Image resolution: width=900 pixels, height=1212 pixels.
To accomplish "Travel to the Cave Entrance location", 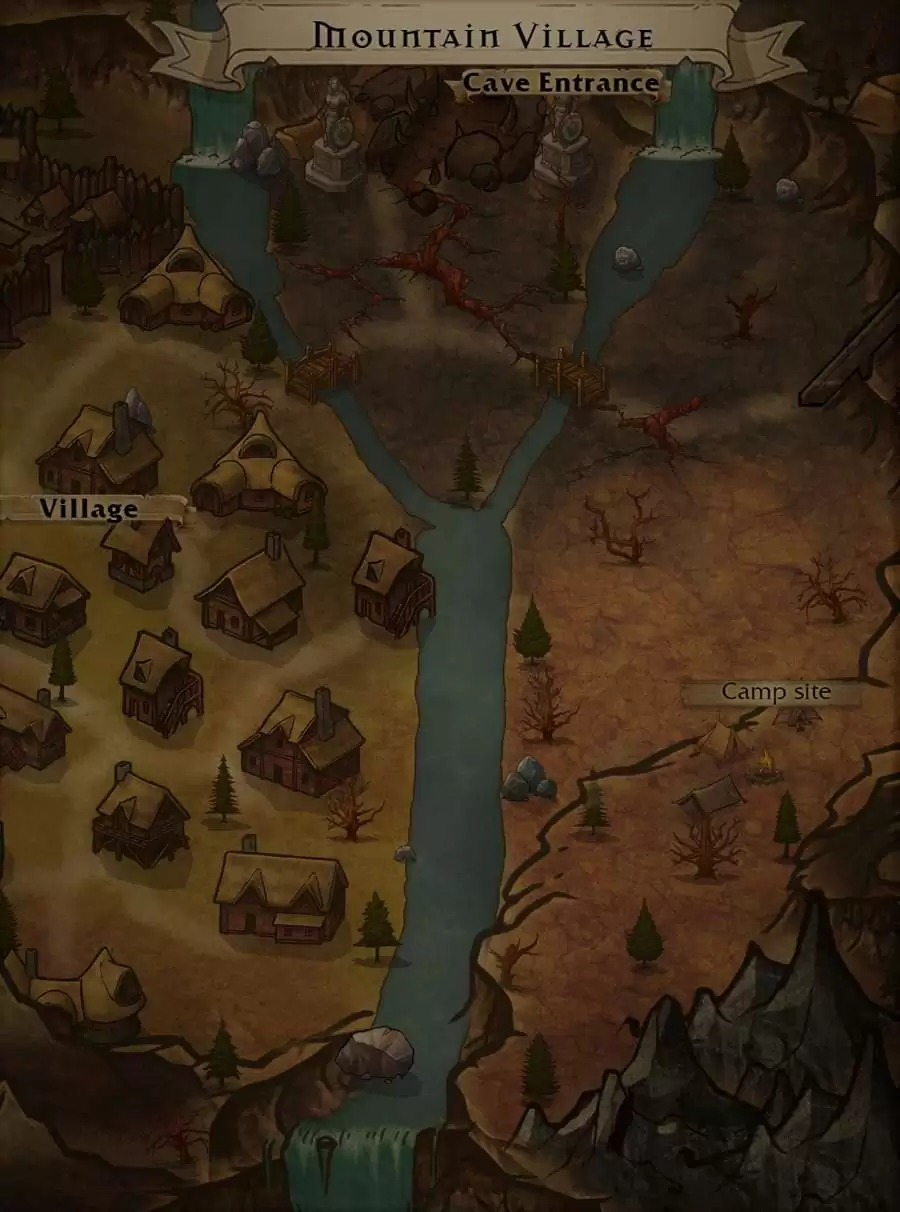I will [x=560, y=83].
